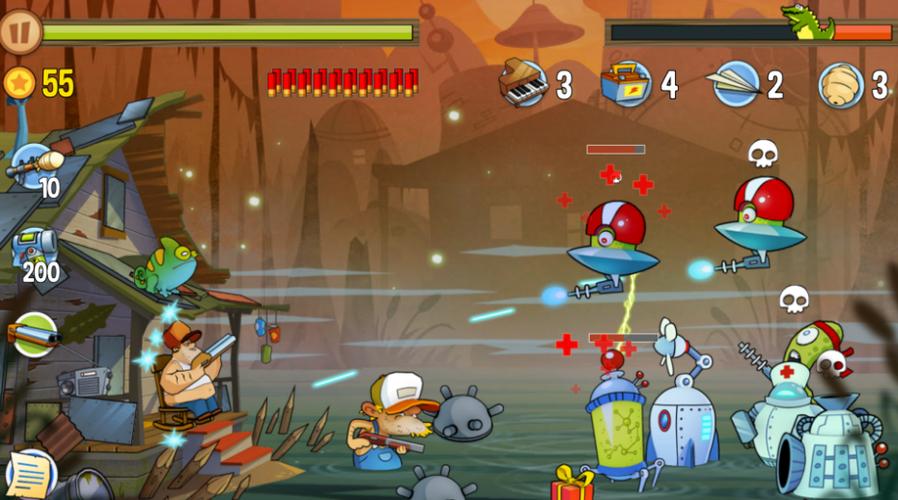Pause the game with the wooden button
The image size is (898, 500).
19,31
